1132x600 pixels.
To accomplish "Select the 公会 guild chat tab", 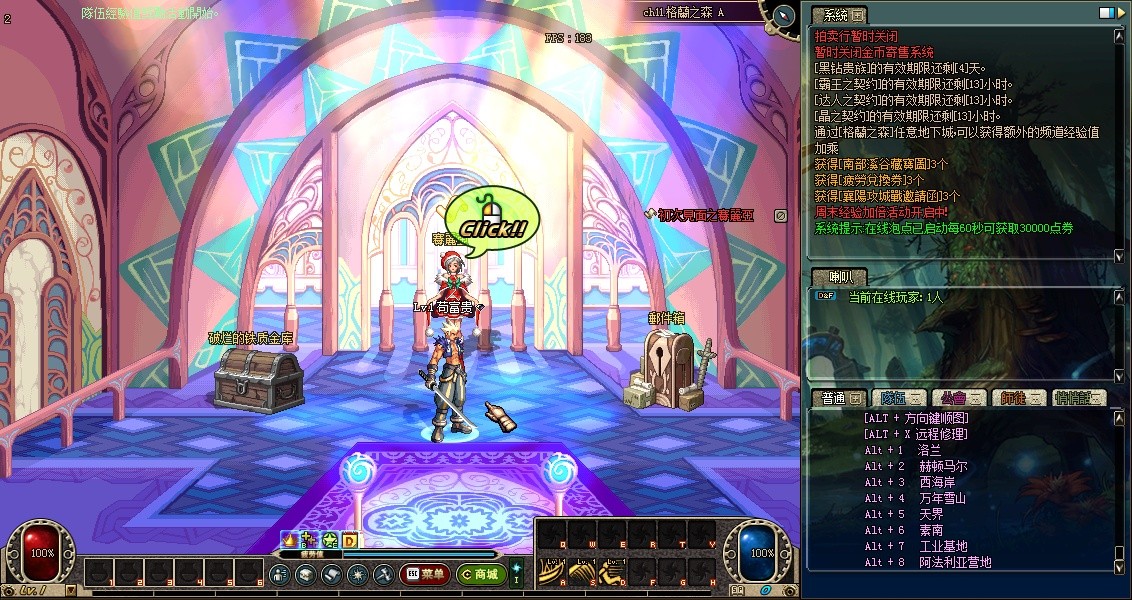I will coord(958,398).
